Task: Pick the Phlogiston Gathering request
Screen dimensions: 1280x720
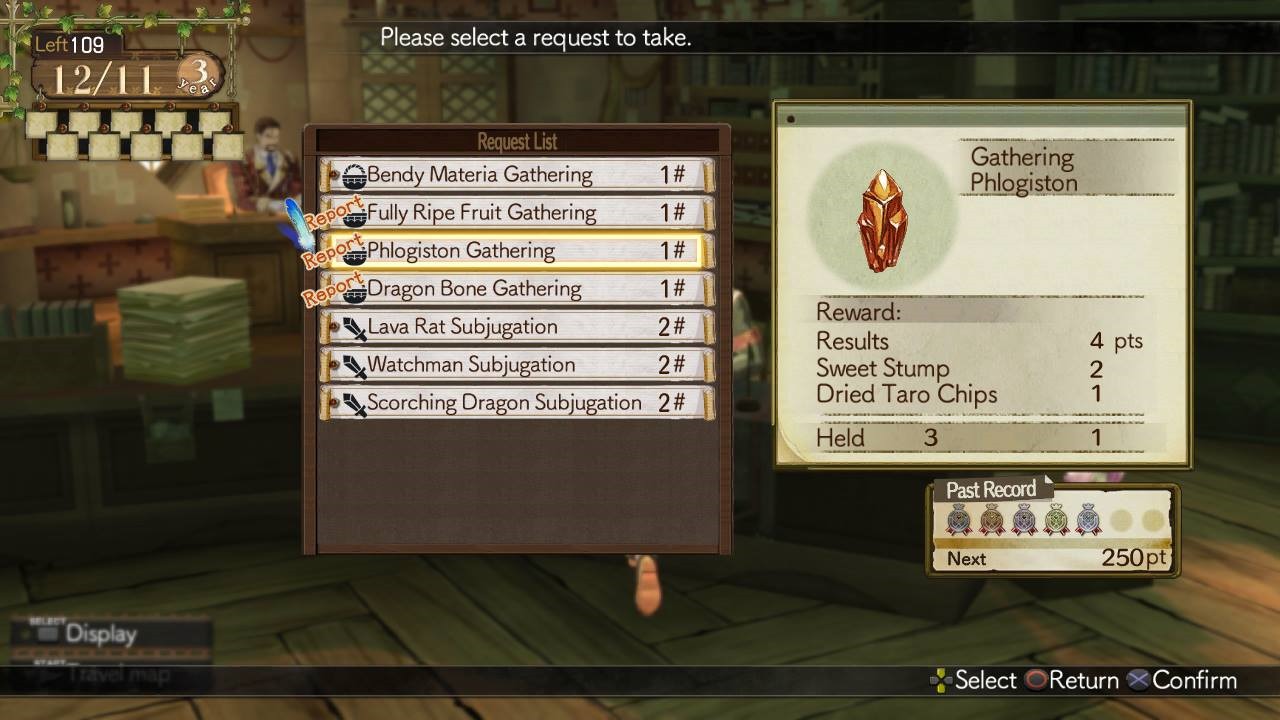Action: (x=516, y=251)
